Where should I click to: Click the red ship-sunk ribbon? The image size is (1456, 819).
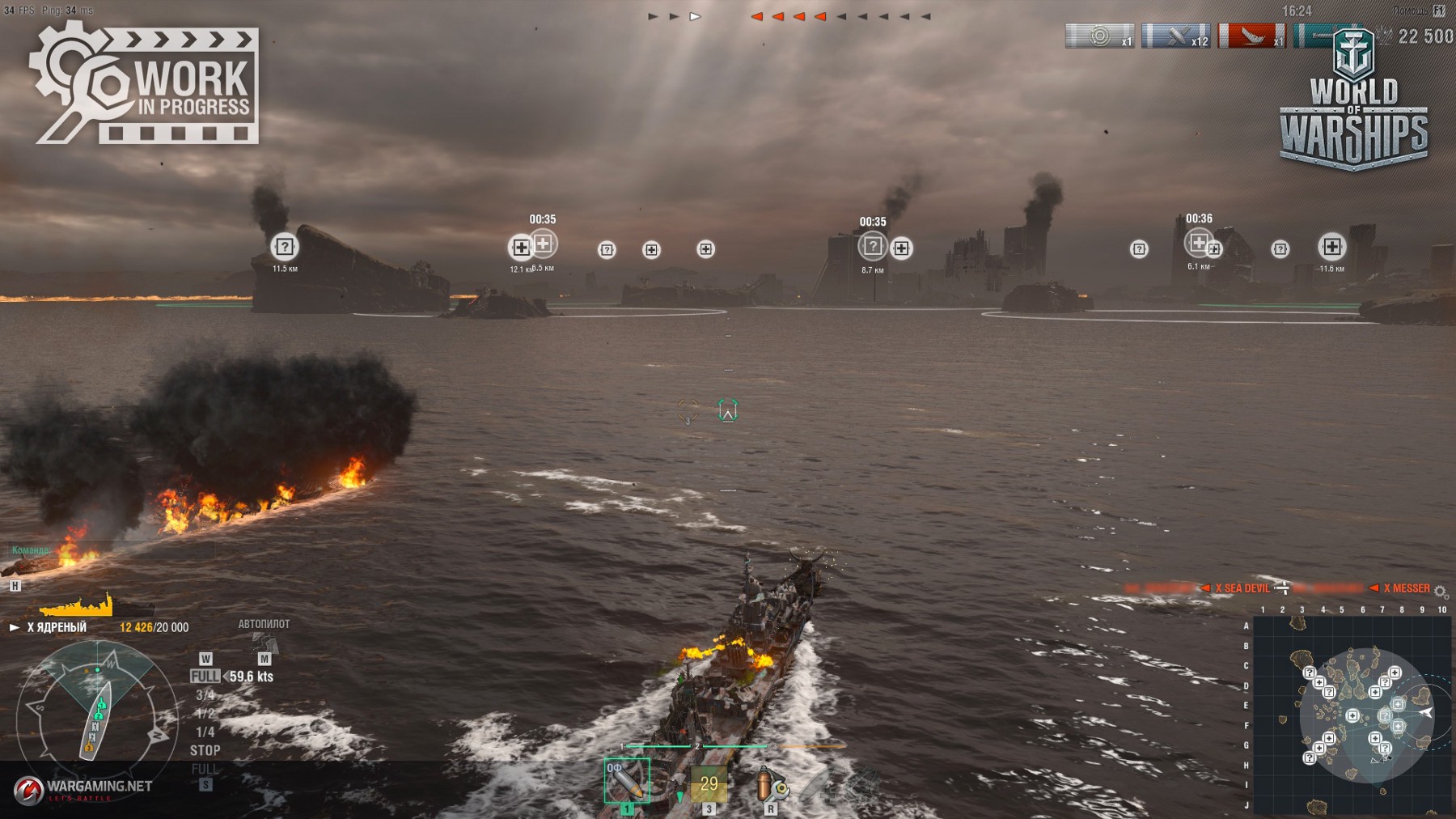tap(1251, 36)
